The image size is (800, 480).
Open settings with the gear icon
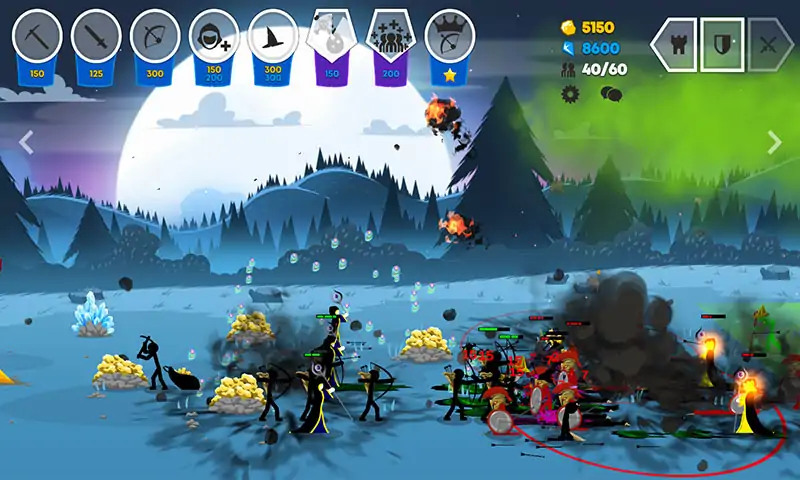571,94
